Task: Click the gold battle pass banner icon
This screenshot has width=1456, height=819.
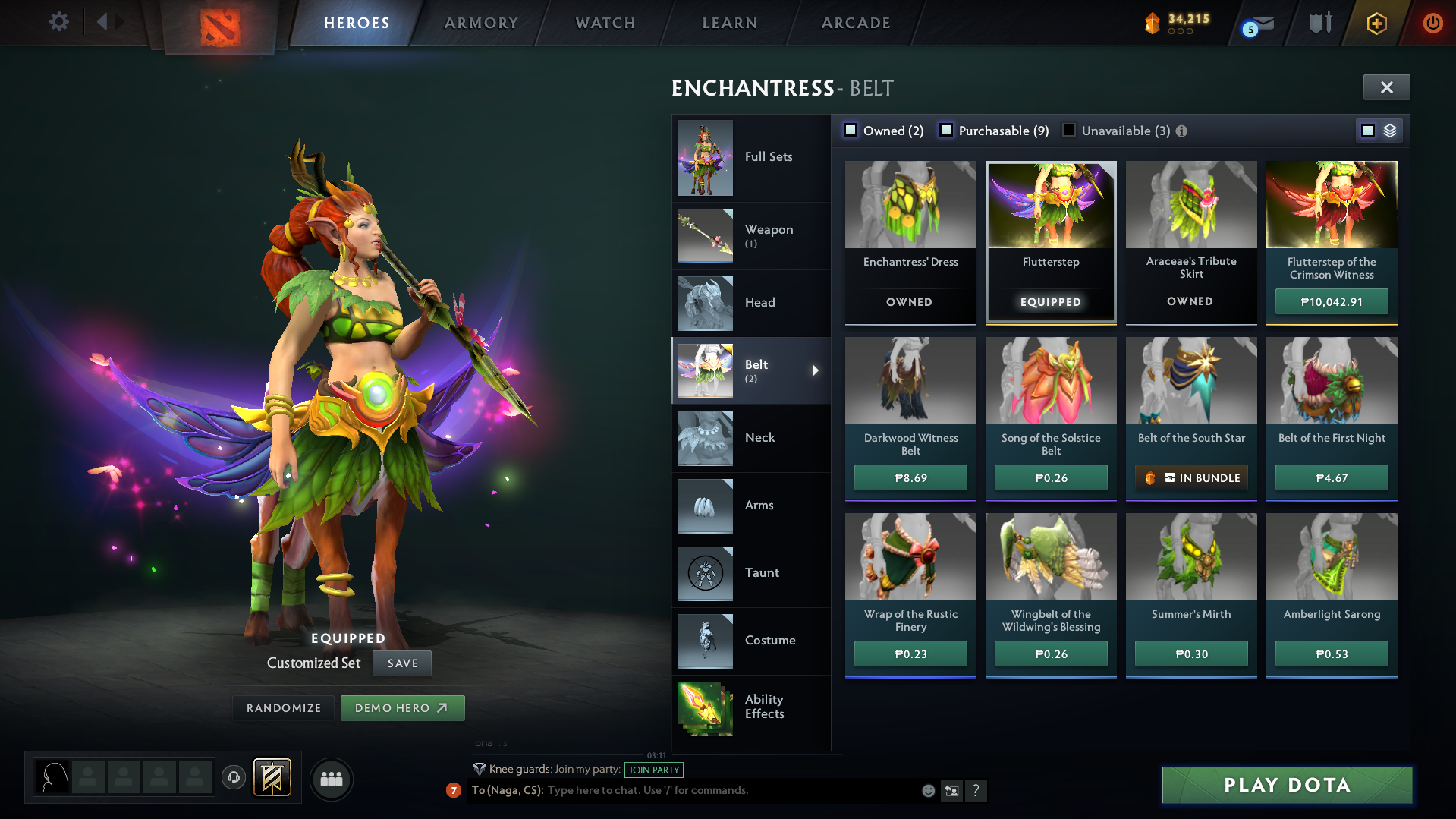Action: [x=1153, y=23]
